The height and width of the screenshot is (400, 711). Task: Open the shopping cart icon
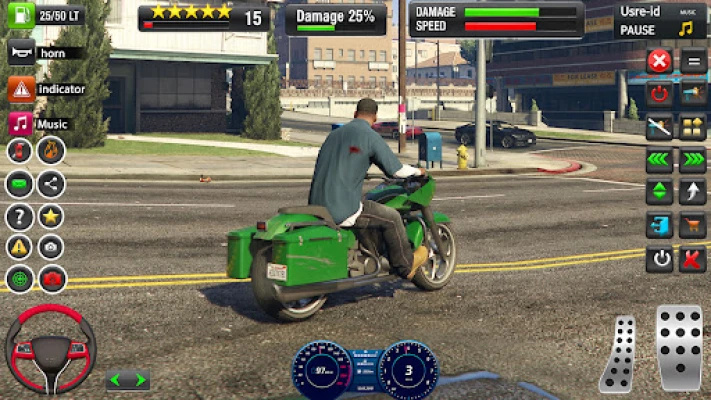coord(693,226)
